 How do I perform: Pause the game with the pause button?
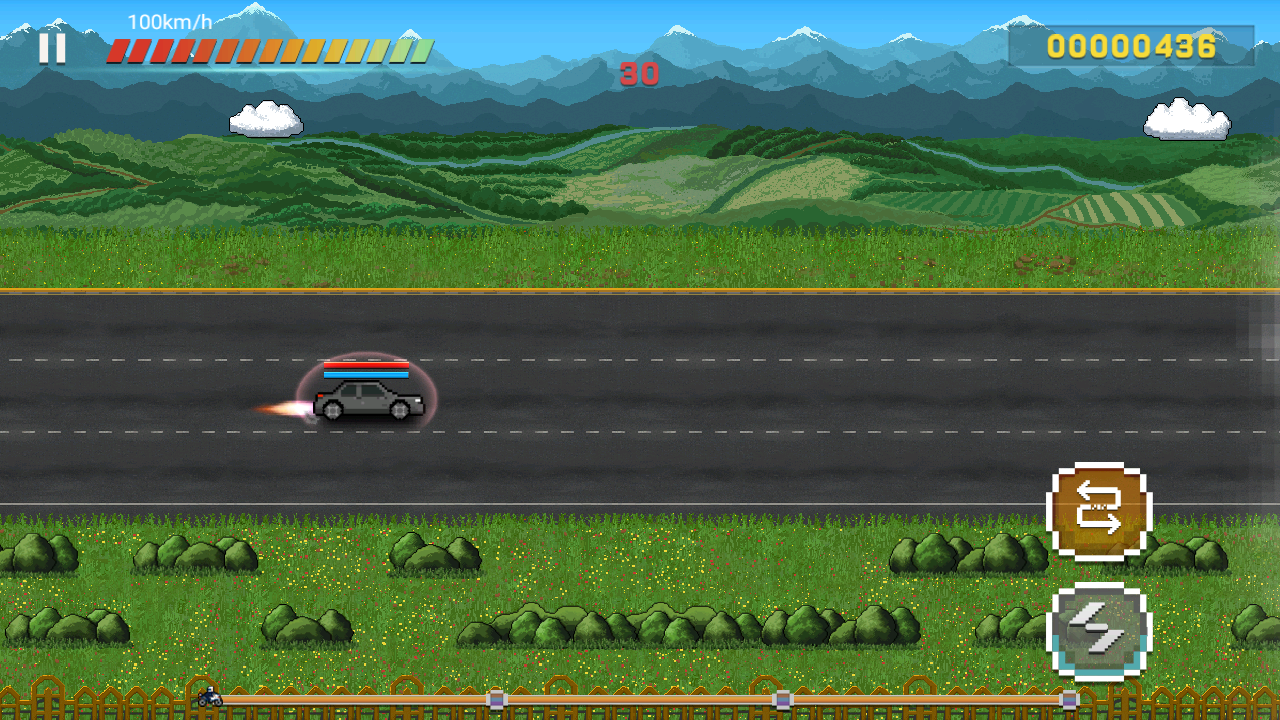point(52,48)
